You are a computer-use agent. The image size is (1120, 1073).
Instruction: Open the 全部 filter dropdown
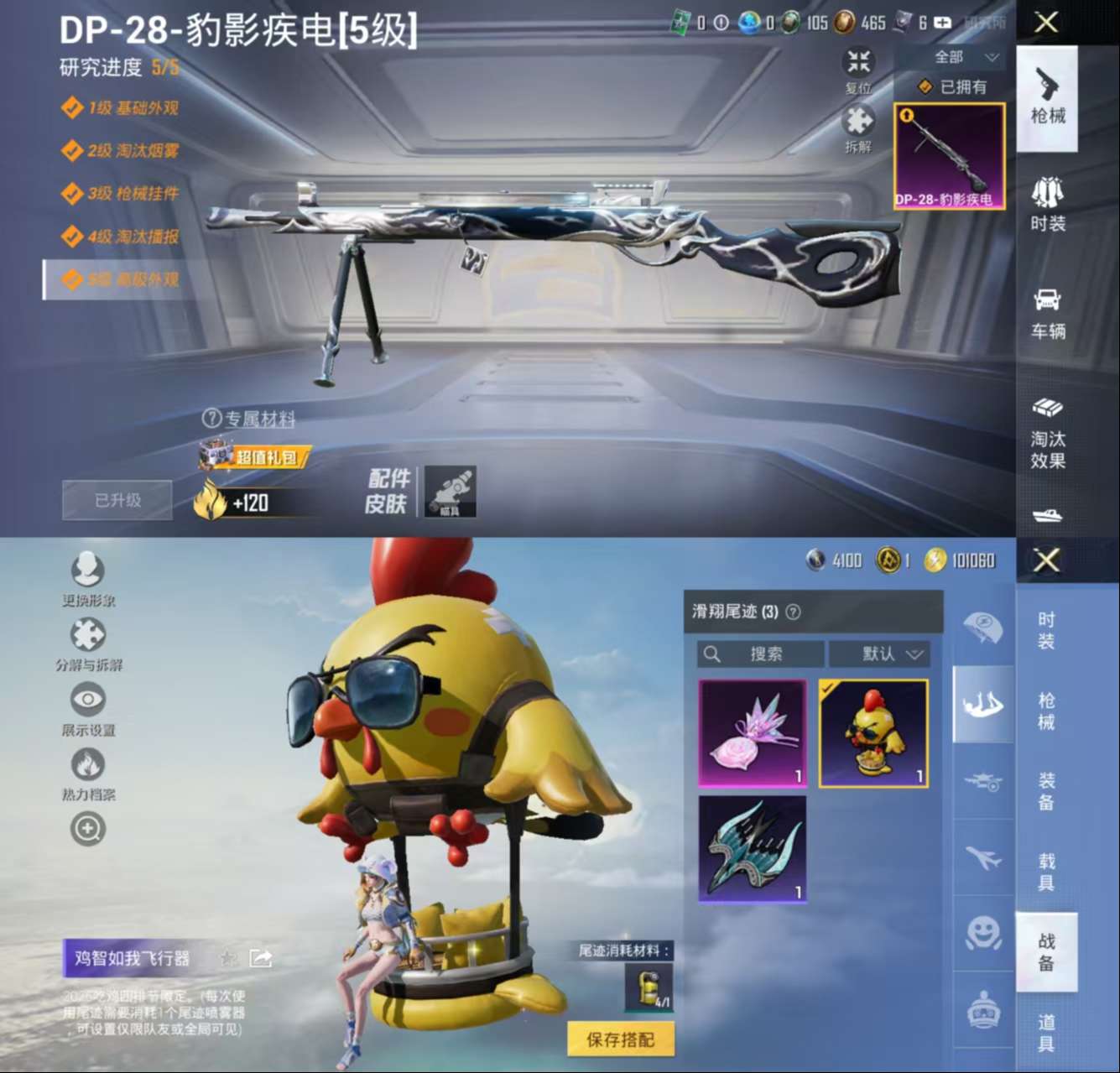click(x=955, y=57)
